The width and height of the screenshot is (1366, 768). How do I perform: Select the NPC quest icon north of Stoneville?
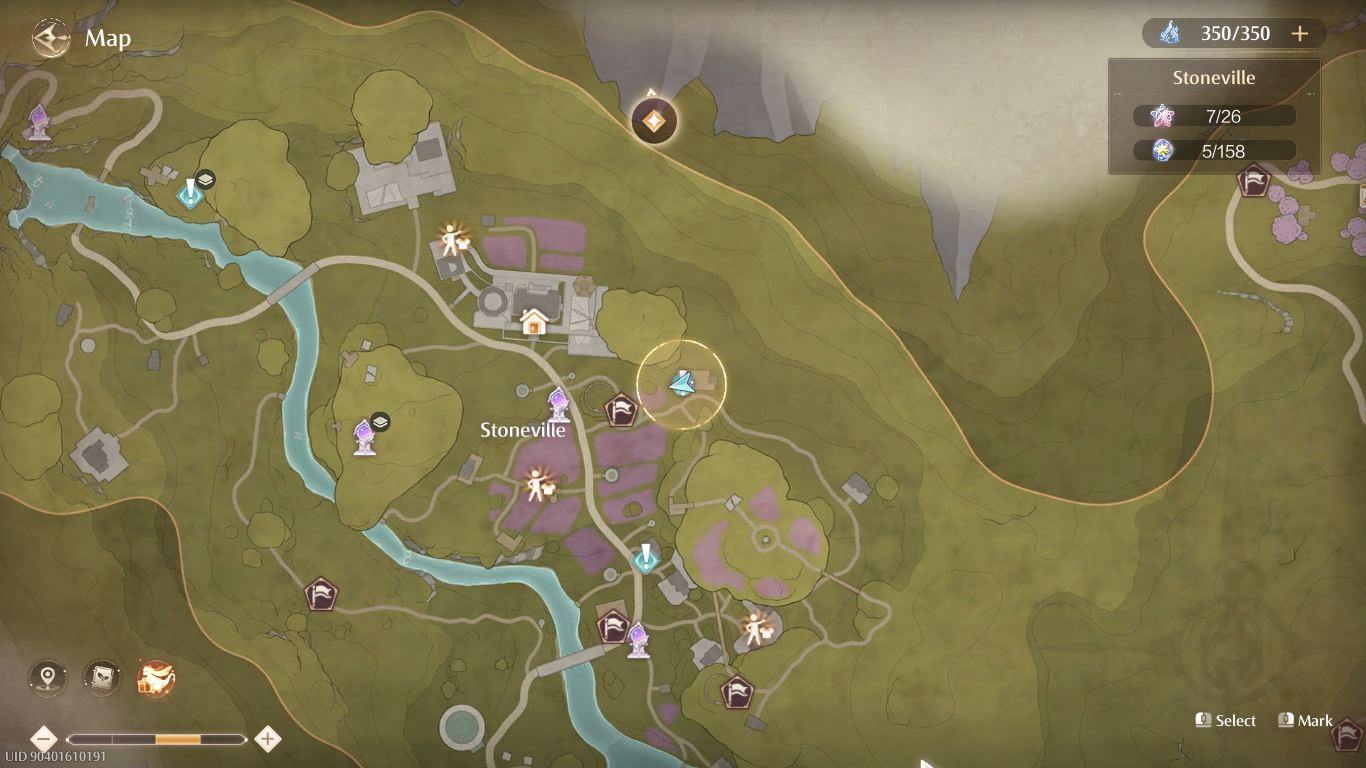(451, 241)
